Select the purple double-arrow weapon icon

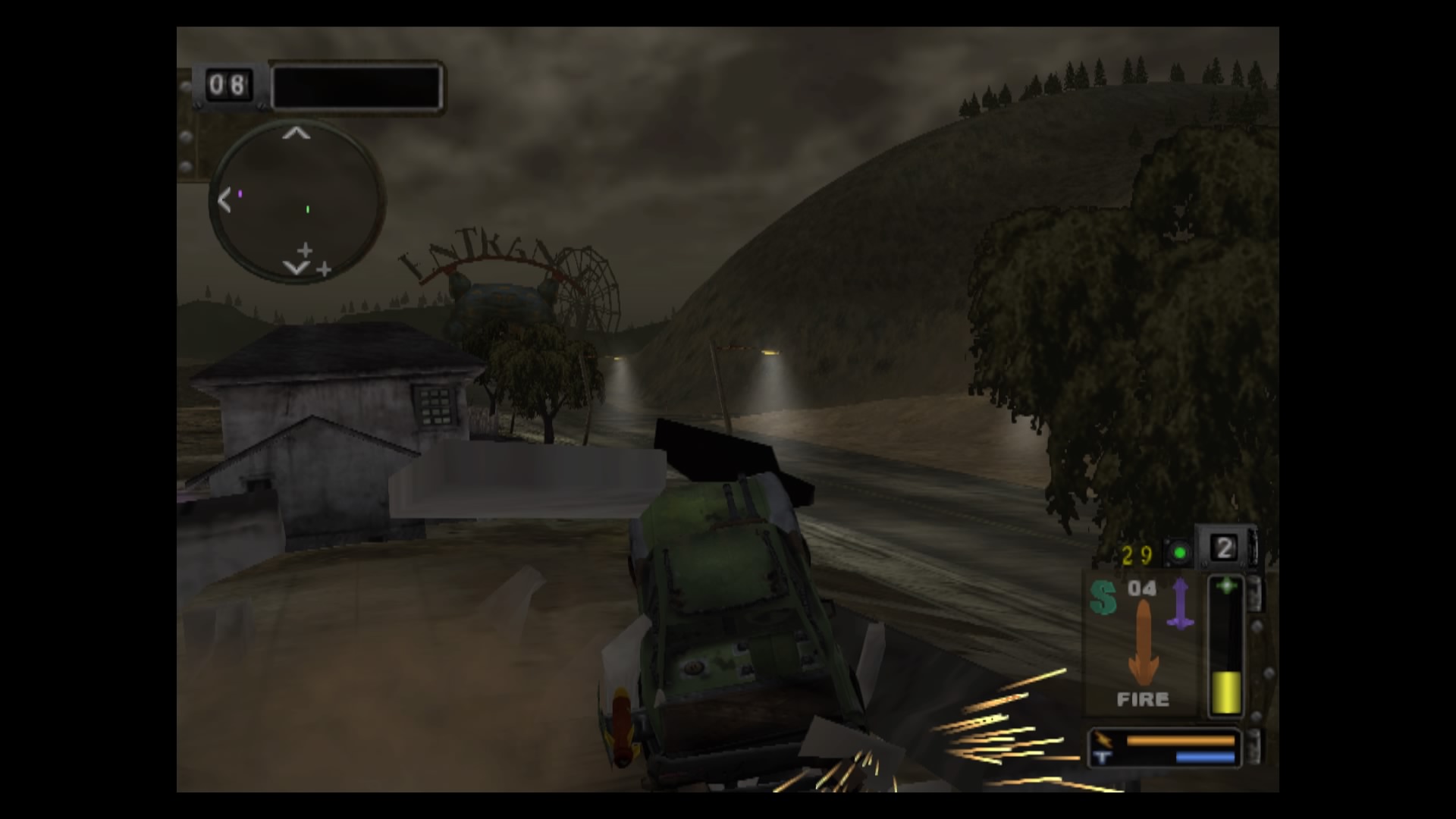1181,601
